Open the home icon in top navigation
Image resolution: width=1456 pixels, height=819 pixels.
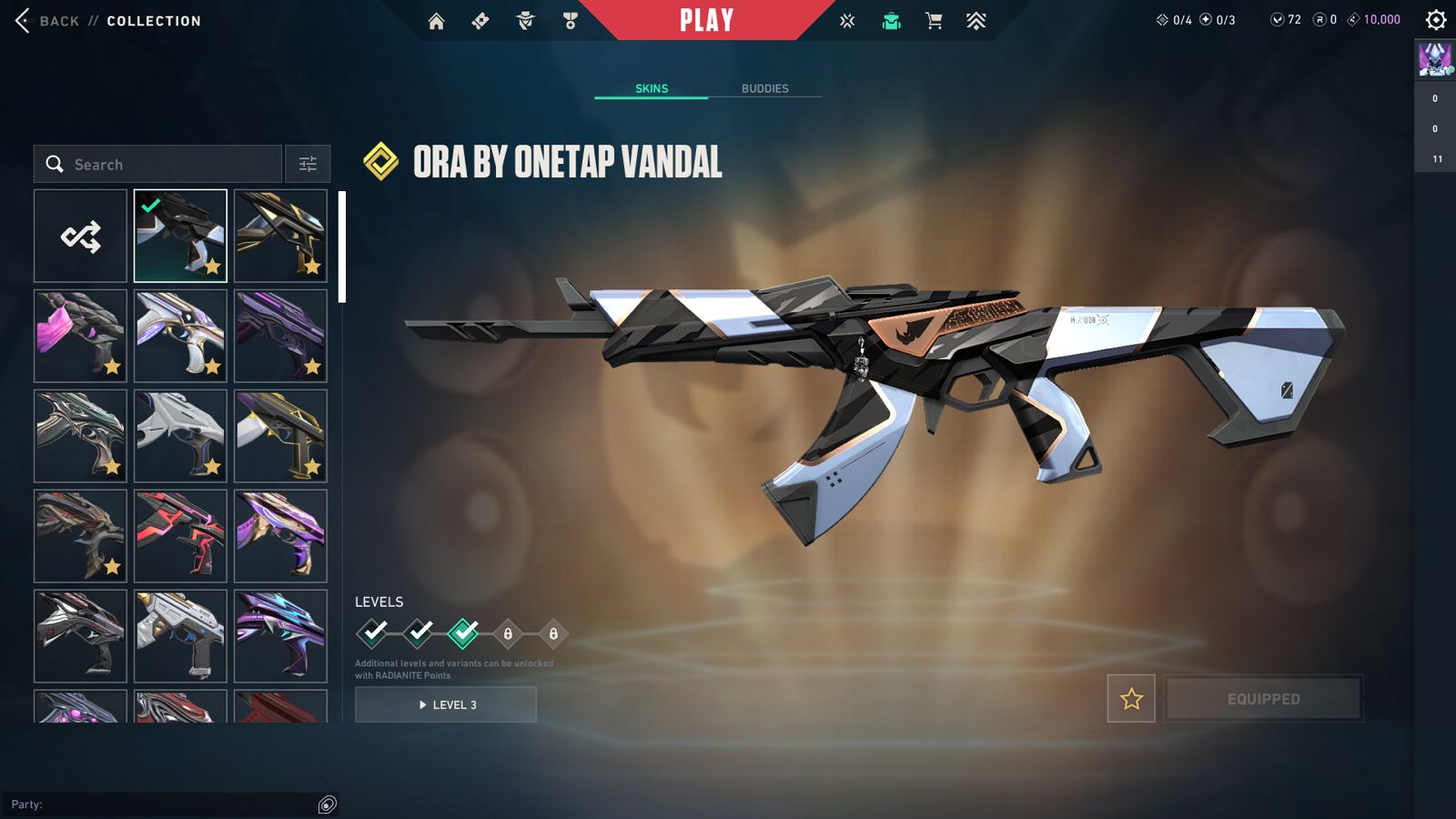point(437,21)
